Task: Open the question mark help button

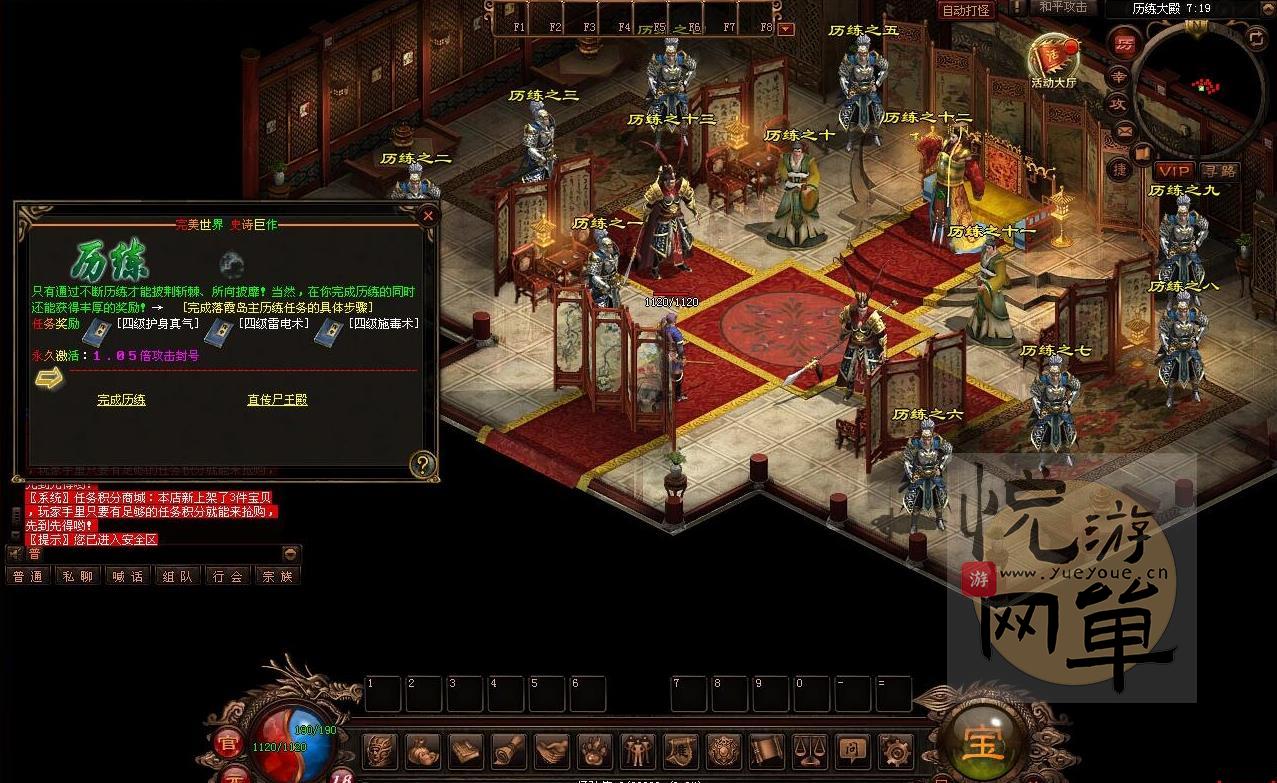Action: pos(423,463)
